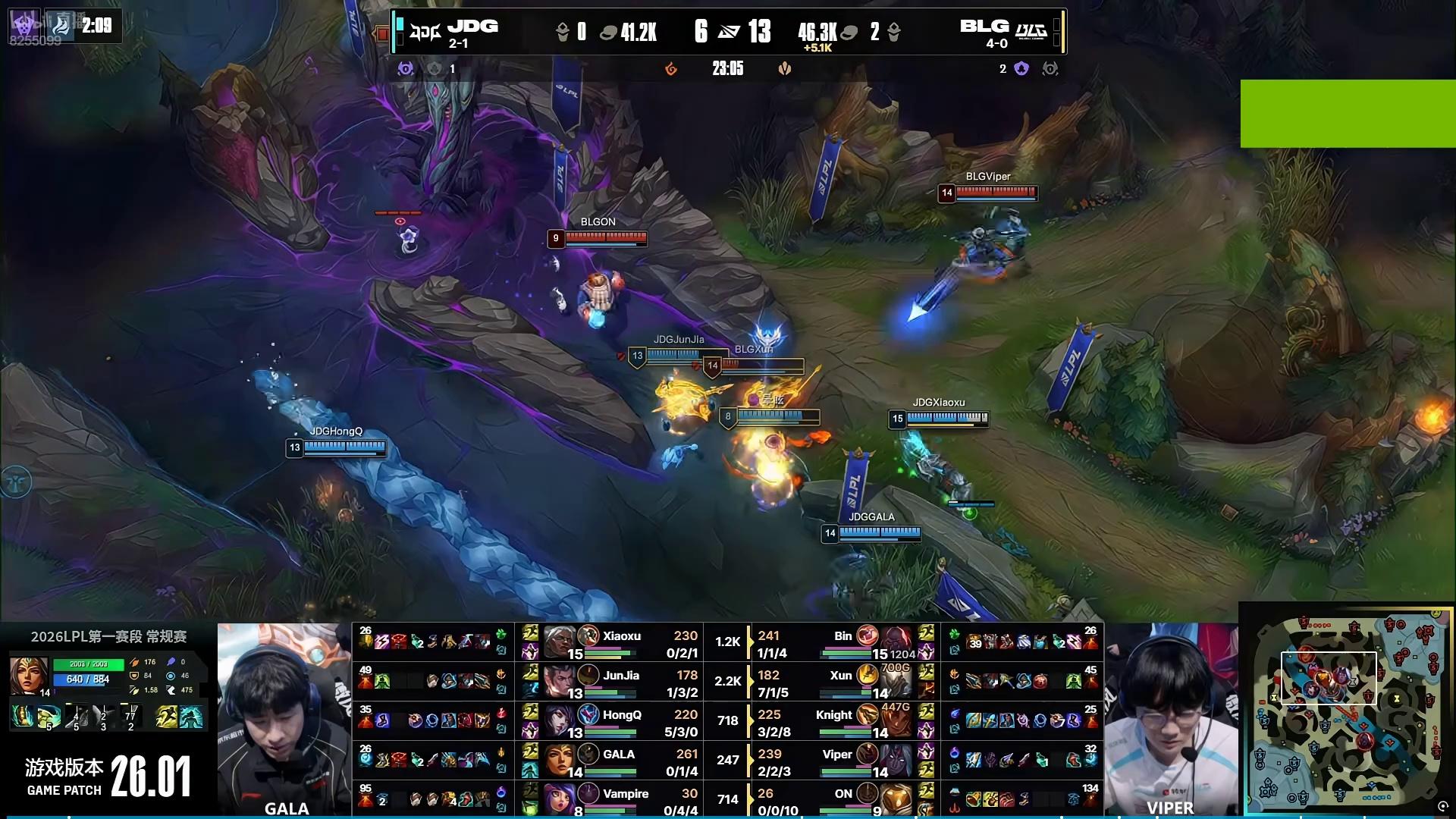The image size is (1456, 819).
Task: Select GALA's champion portrait in the scoreboard
Action: pos(560,761)
